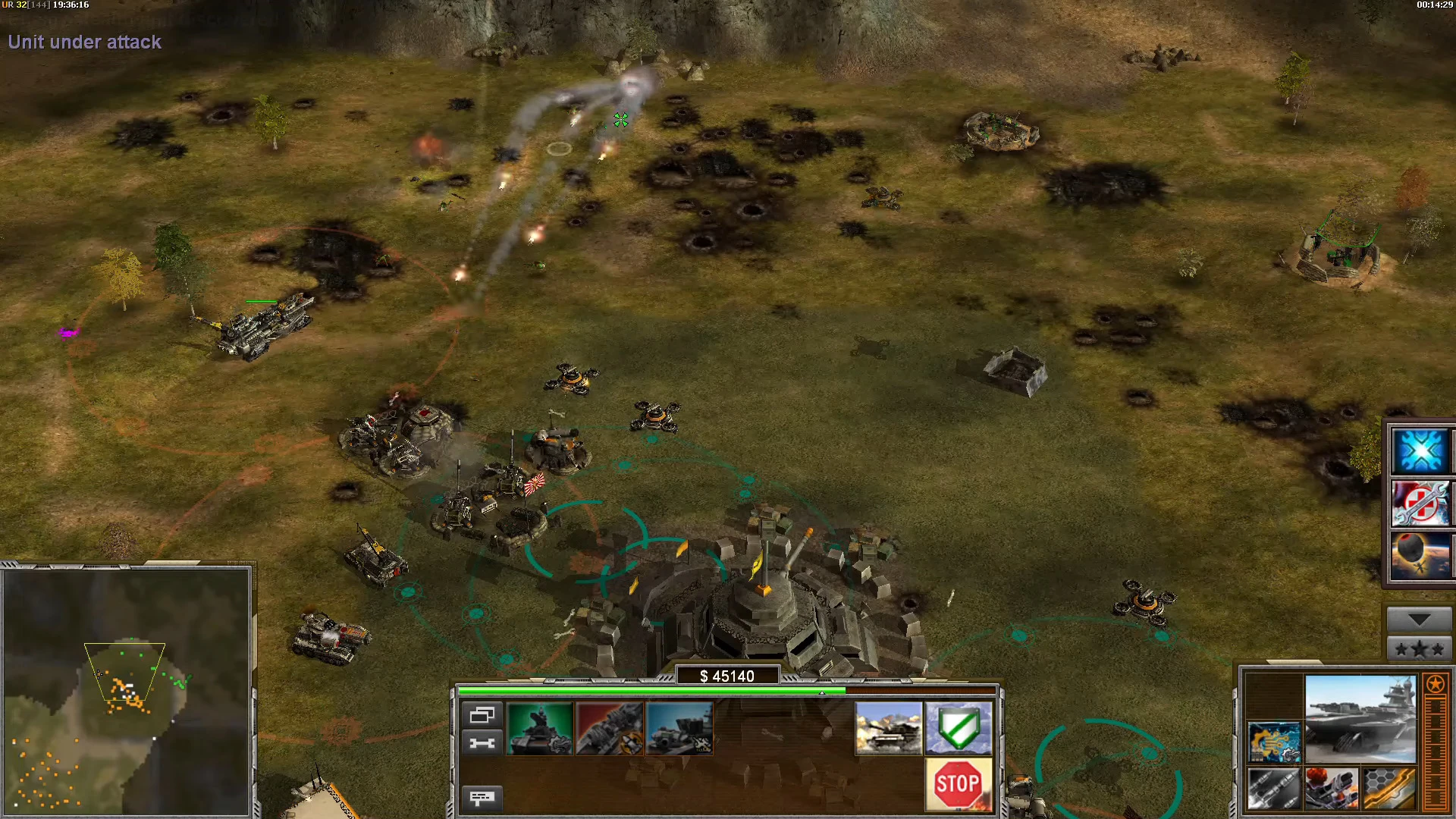Image resolution: width=1456 pixels, height=819 pixels.
Task: Select the hexagon cable upgrade icon
Action: pyautogui.click(x=1389, y=789)
